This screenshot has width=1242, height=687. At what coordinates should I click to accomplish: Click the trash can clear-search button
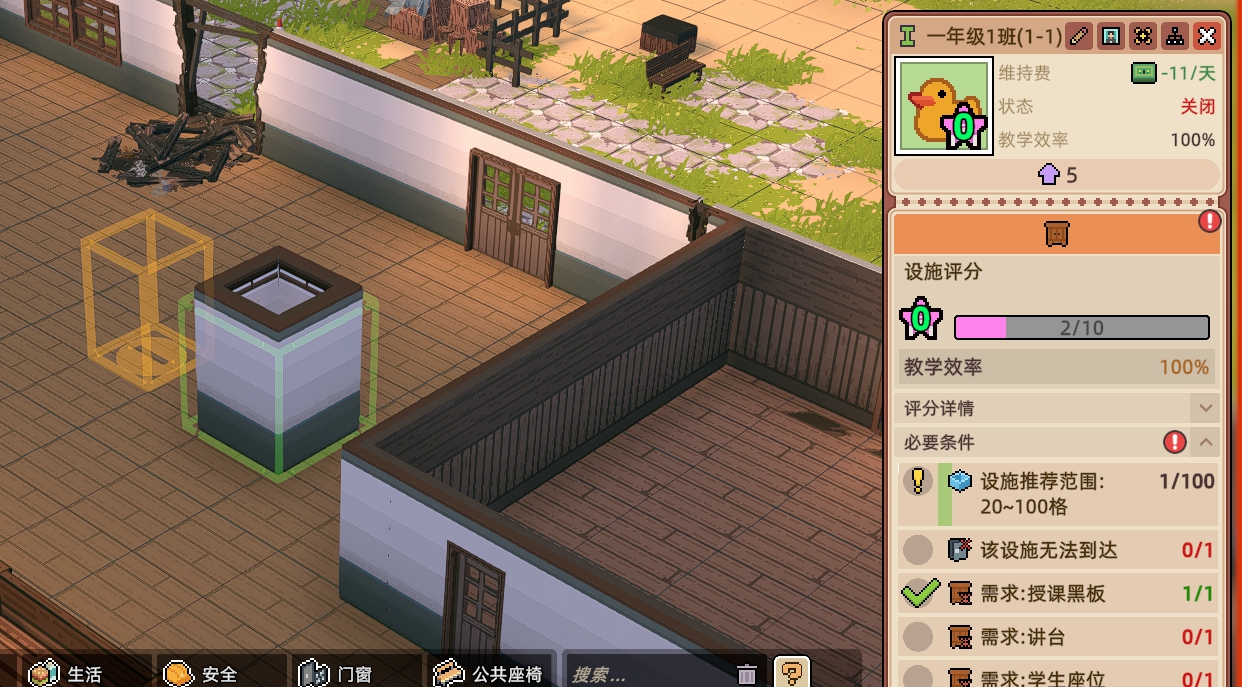tap(747, 674)
